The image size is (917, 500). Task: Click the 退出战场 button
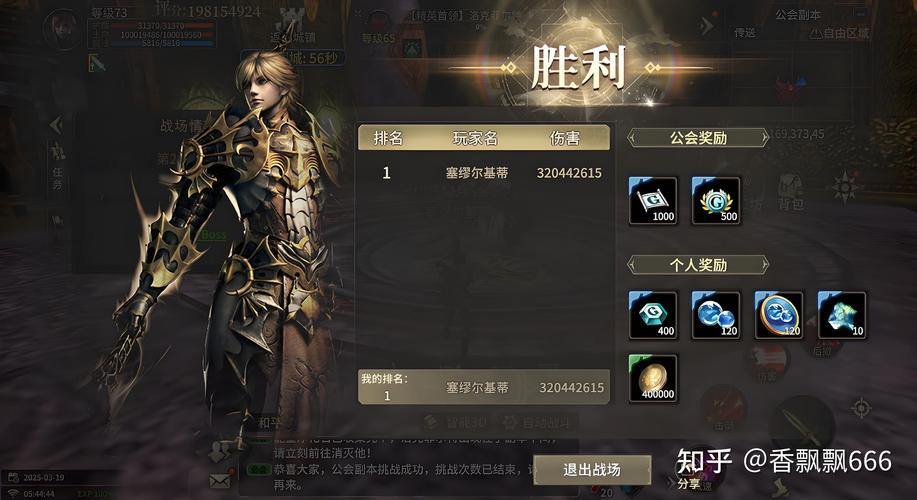592,469
